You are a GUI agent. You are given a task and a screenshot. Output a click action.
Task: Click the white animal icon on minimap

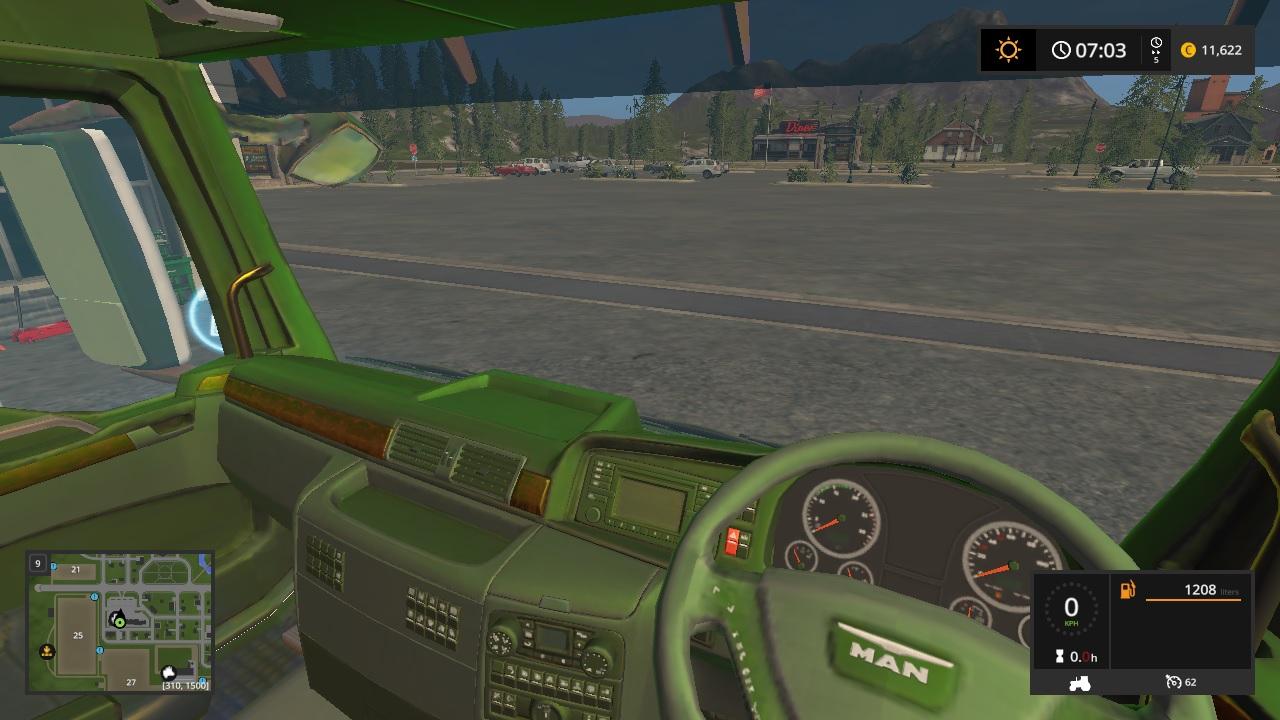point(168,672)
